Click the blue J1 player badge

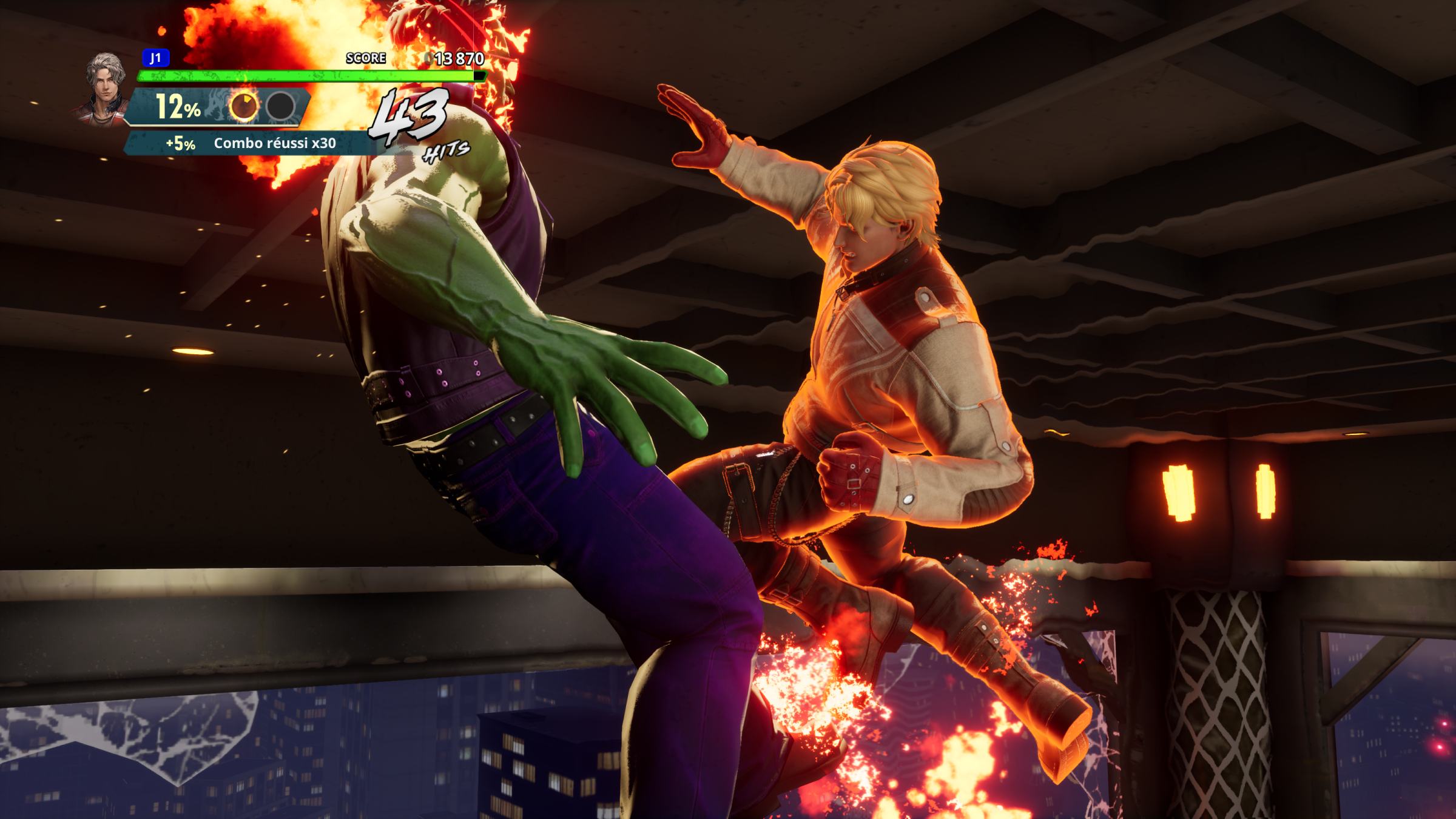156,58
